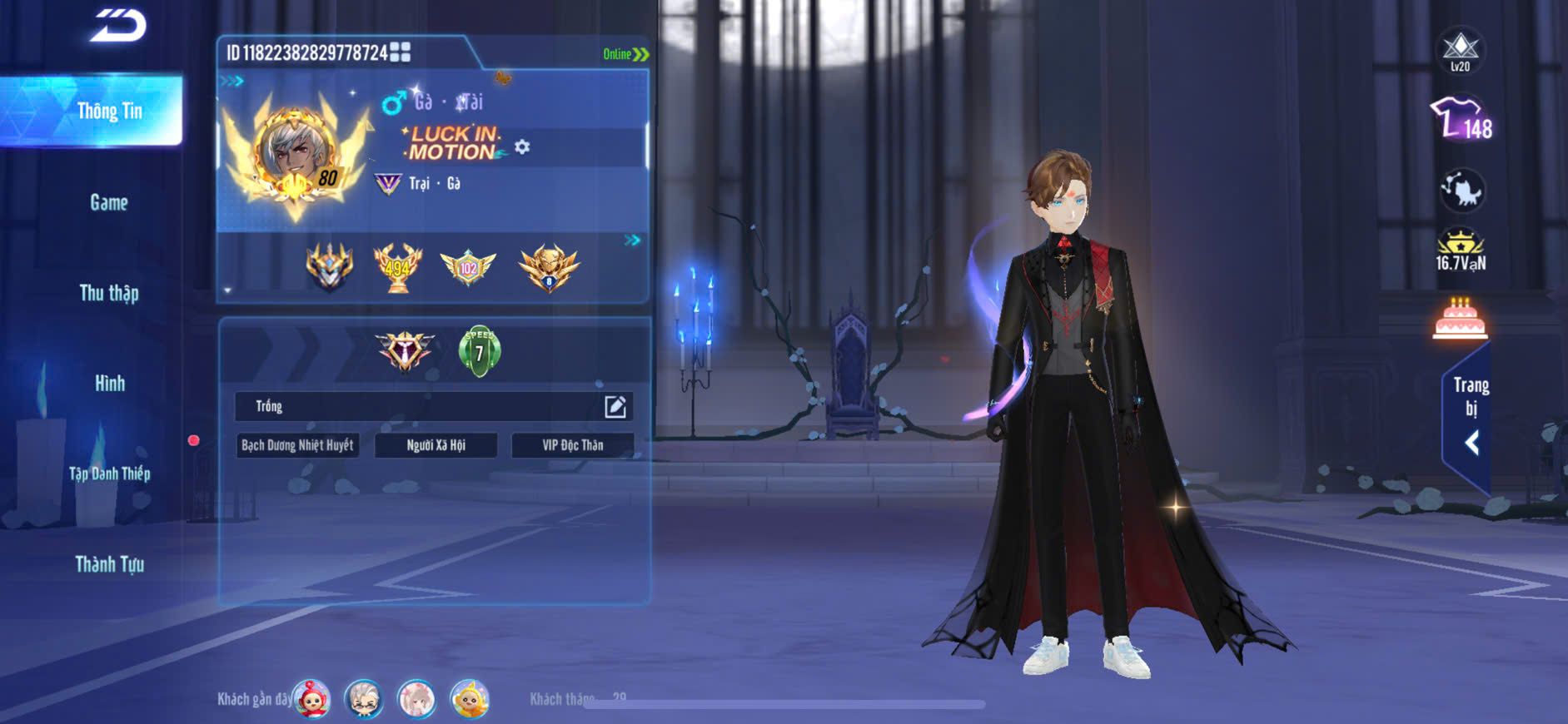The image size is (1568, 724).
Task: Click the birthday cake icon
Action: pyautogui.click(x=1461, y=319)
